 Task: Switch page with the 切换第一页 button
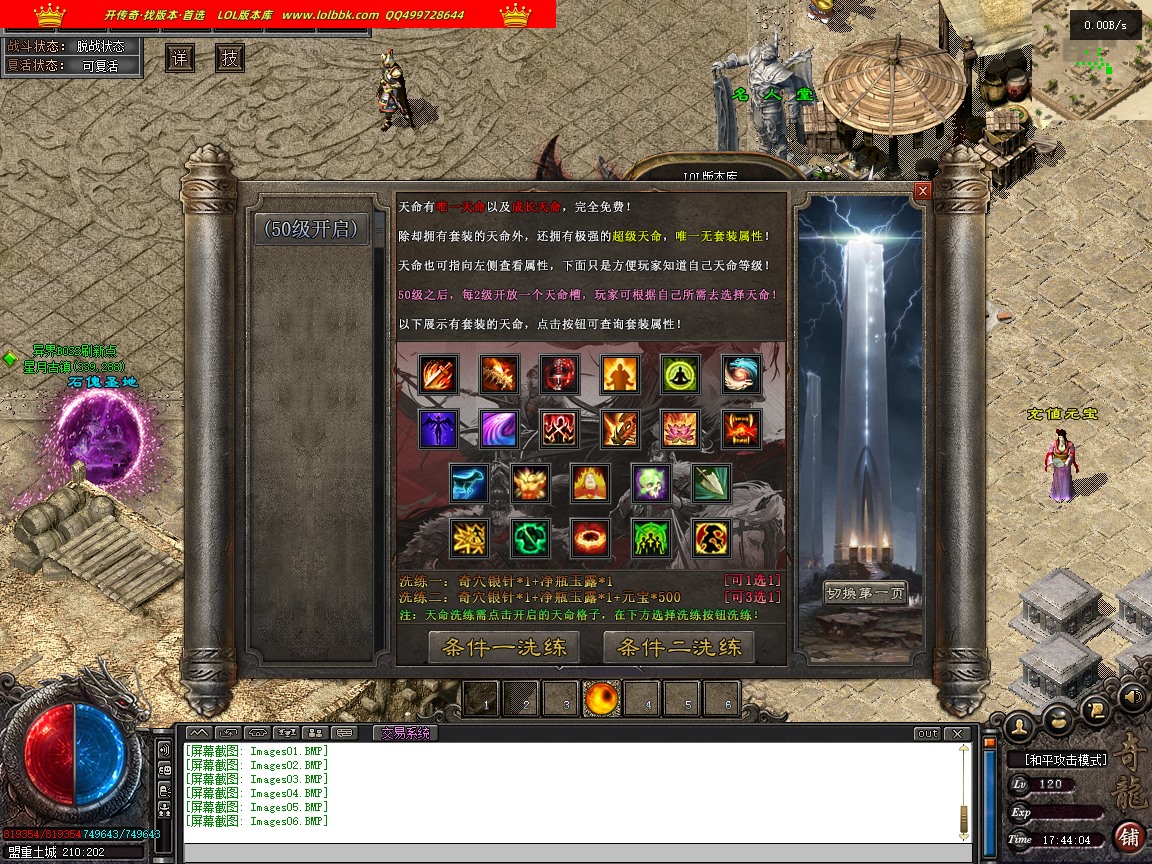pyautogui.click(x=866, y=593)
